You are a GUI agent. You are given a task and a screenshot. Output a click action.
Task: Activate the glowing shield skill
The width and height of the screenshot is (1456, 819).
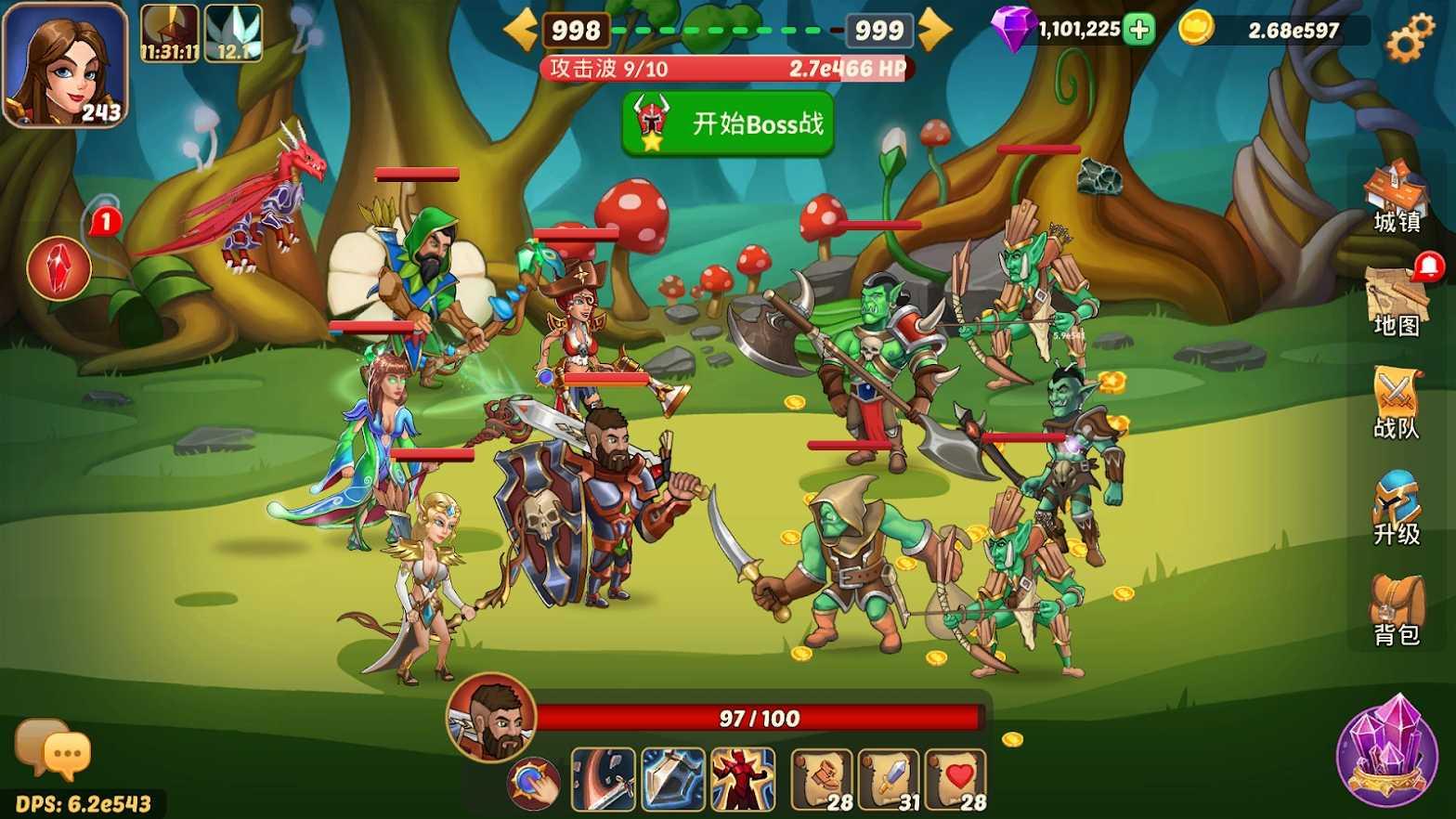(x=673, y=779)
